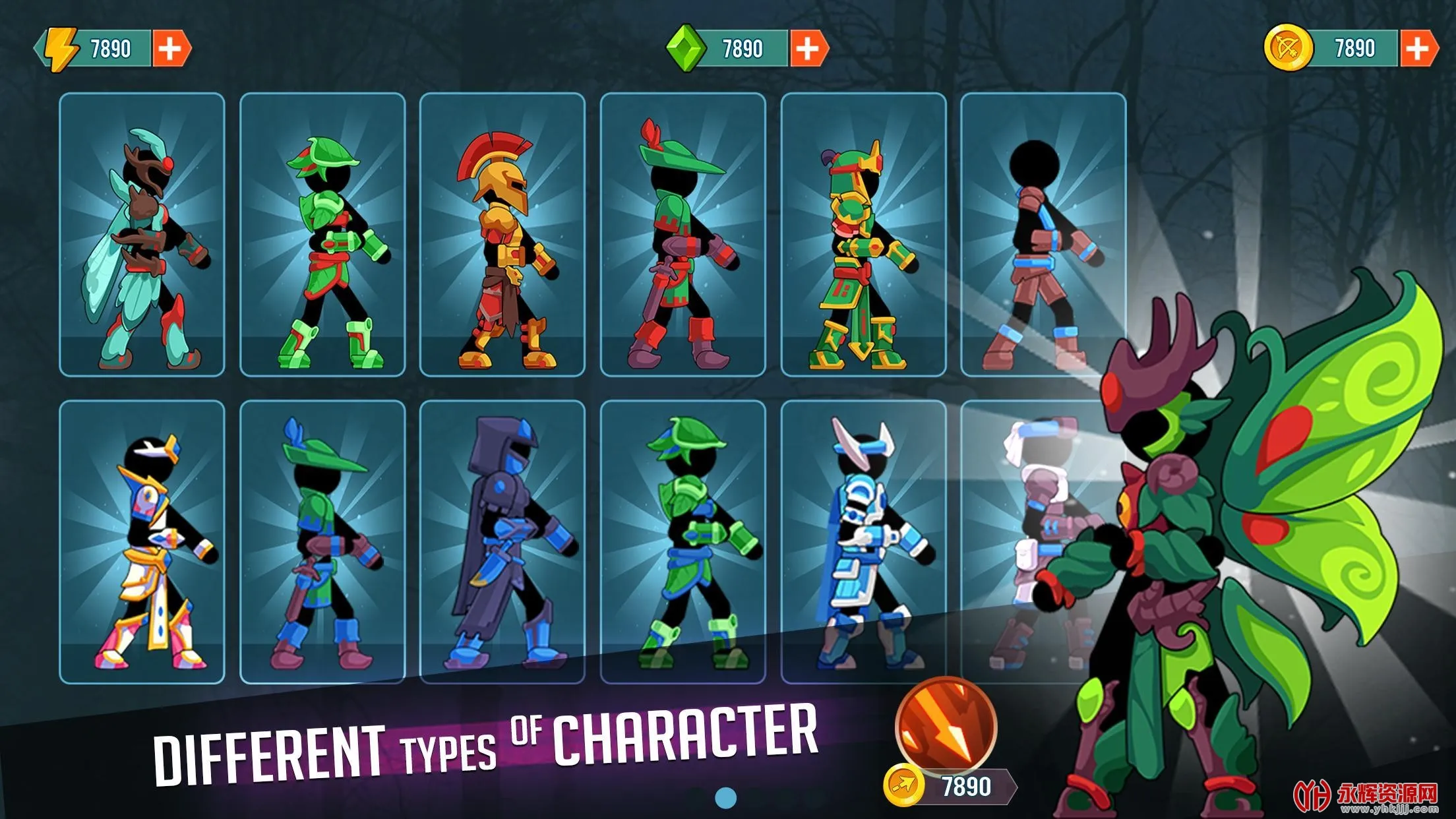The width and height of the screenshot is (1456, 819).
Task: Add more lightning energy with the plus button
Action: point(171,49)
